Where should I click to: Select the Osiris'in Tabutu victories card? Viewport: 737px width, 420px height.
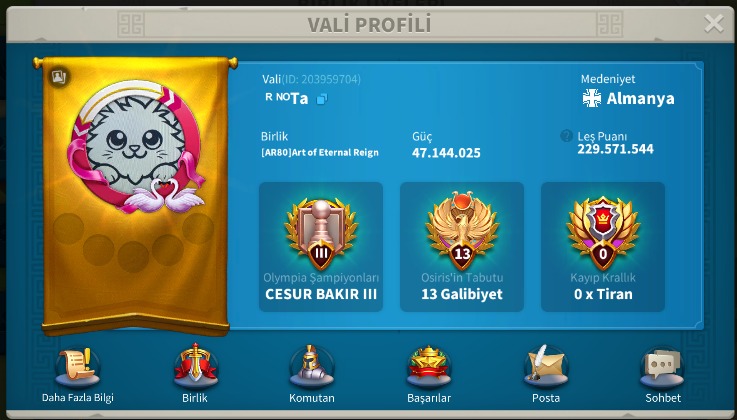462,246
